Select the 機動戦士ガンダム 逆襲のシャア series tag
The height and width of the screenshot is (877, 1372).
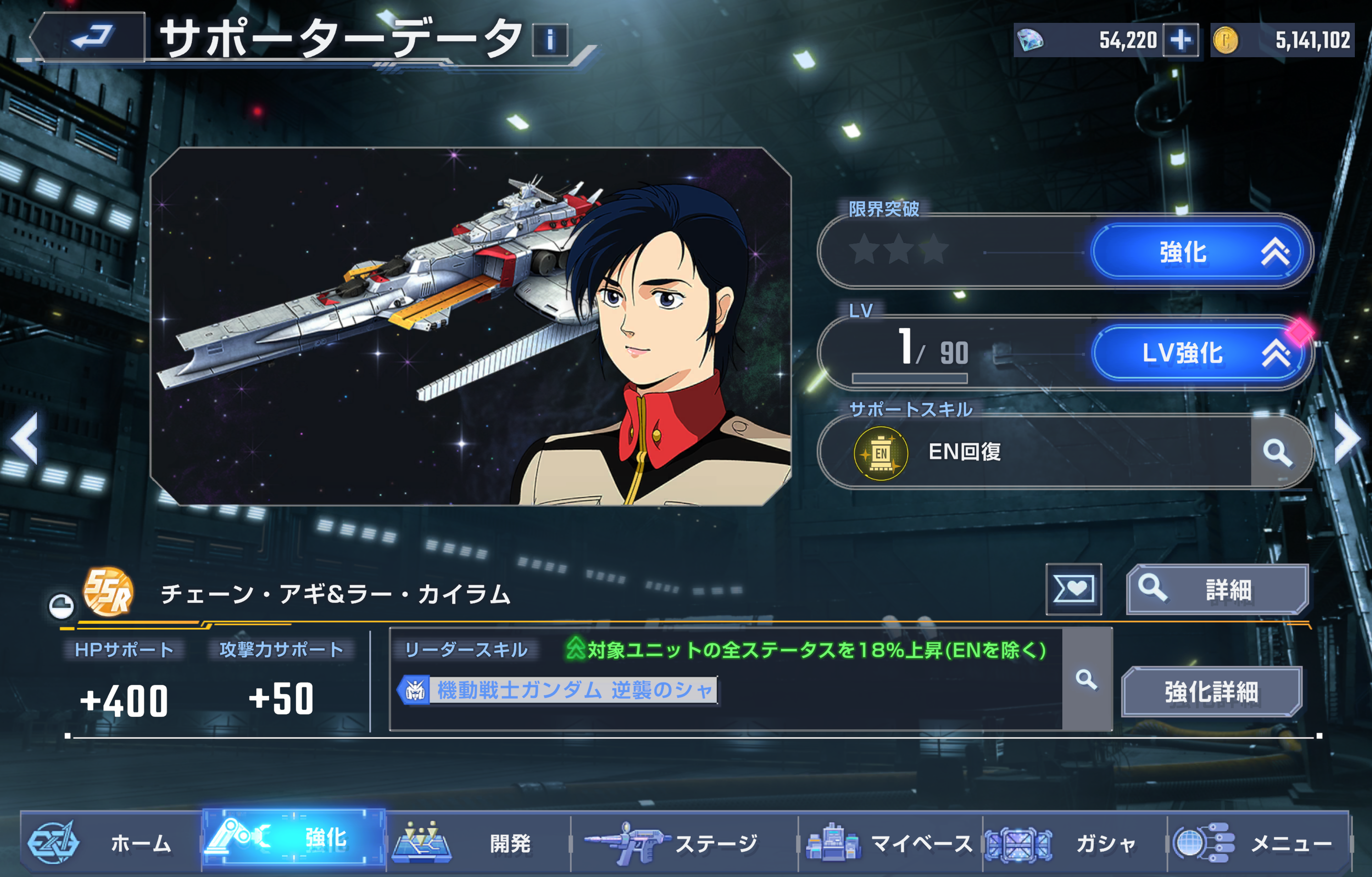point(558,691)
